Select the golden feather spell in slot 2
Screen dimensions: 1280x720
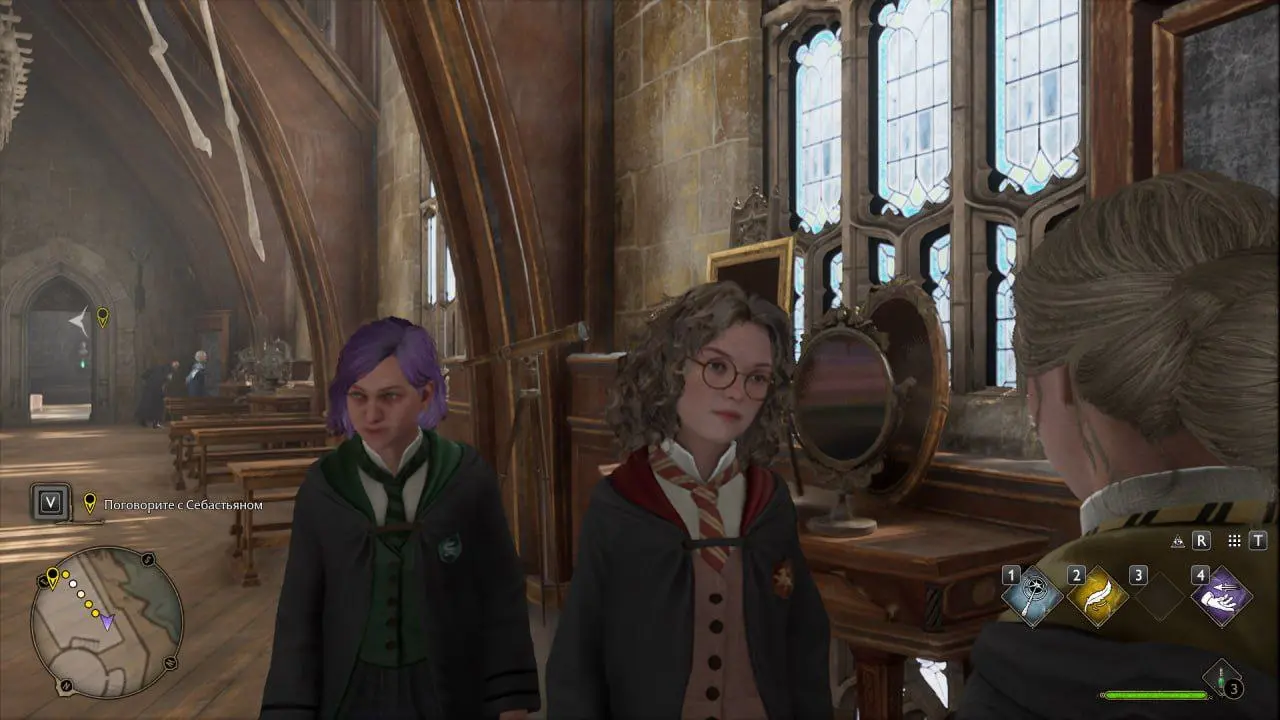point(1097,594)
